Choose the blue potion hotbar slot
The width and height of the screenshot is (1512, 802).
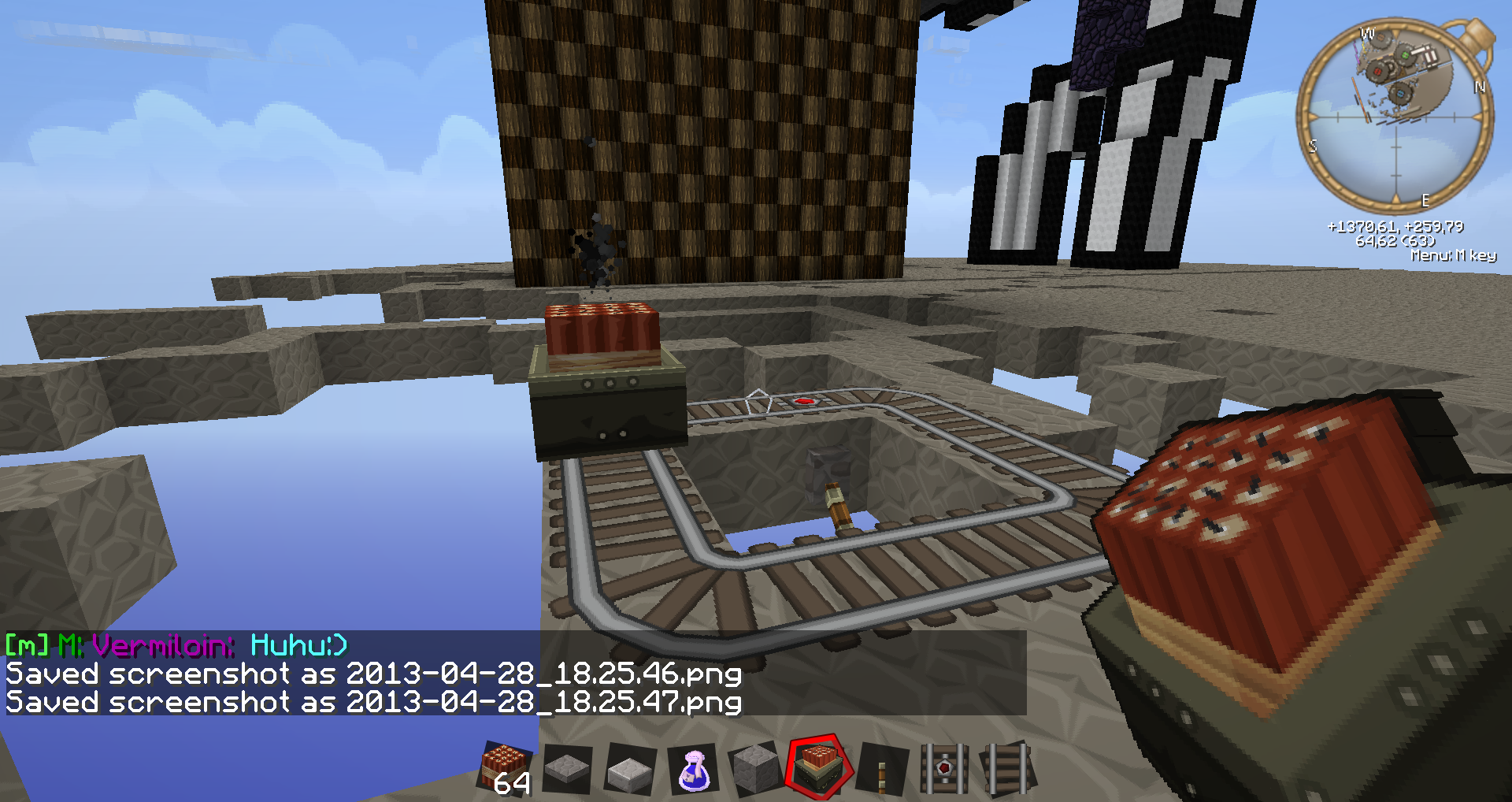pos(693,770)
